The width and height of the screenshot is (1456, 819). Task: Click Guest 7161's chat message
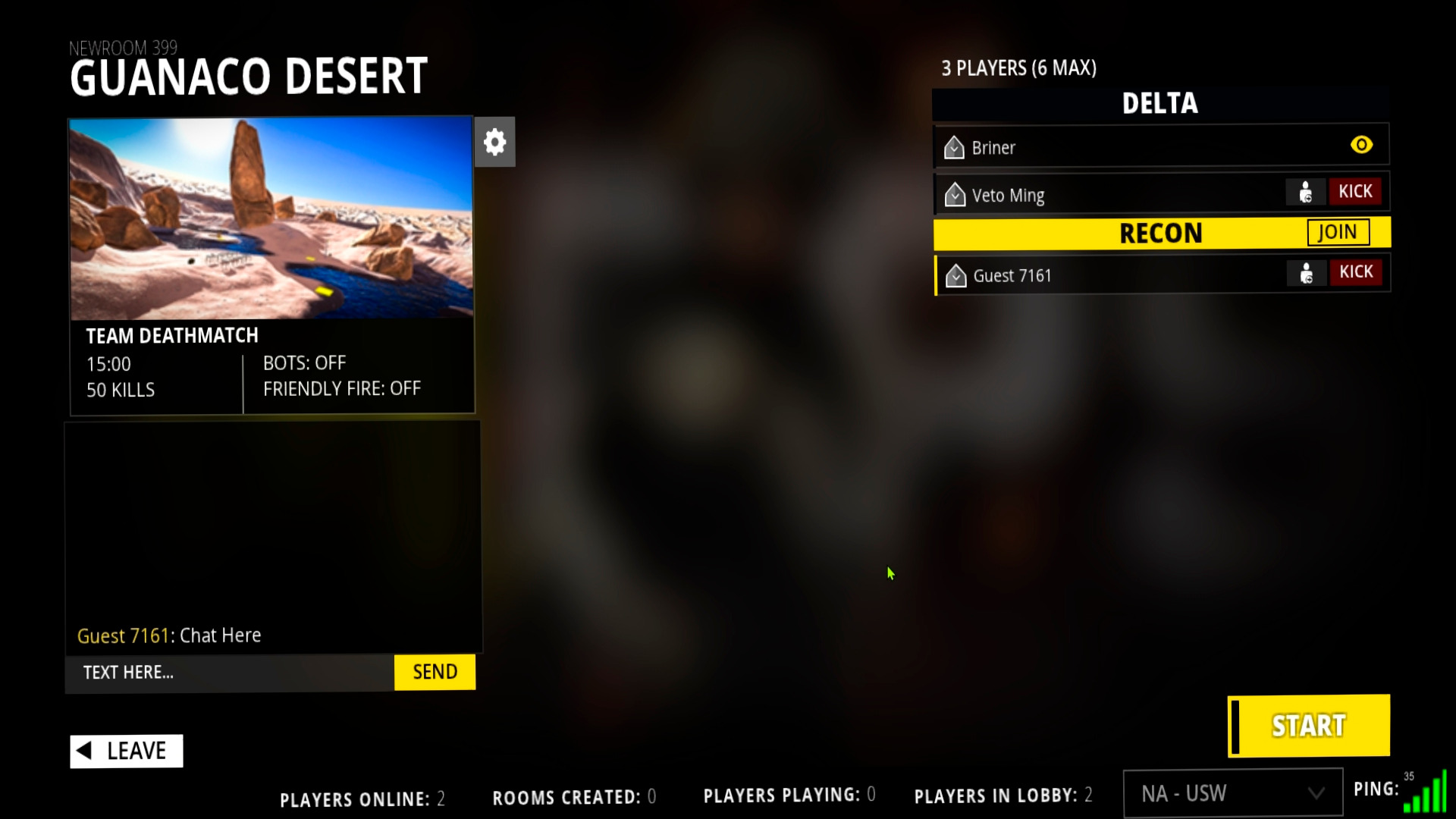point(169,635)
